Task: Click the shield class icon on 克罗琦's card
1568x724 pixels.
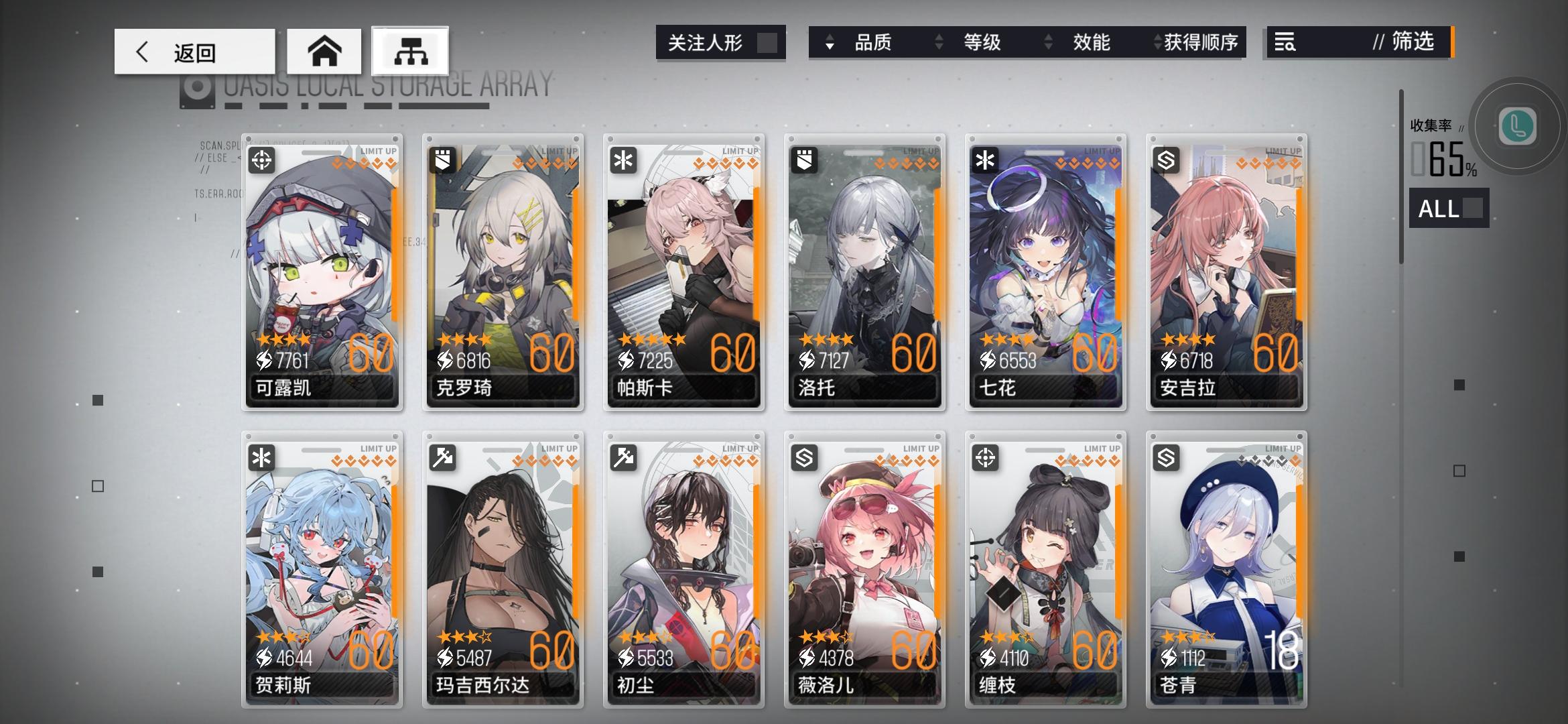Action: 444,161
